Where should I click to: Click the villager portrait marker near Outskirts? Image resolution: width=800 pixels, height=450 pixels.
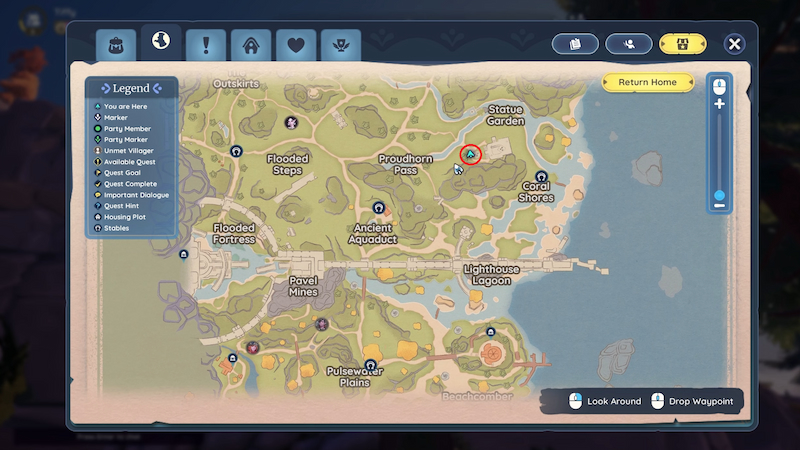point(291,123)
